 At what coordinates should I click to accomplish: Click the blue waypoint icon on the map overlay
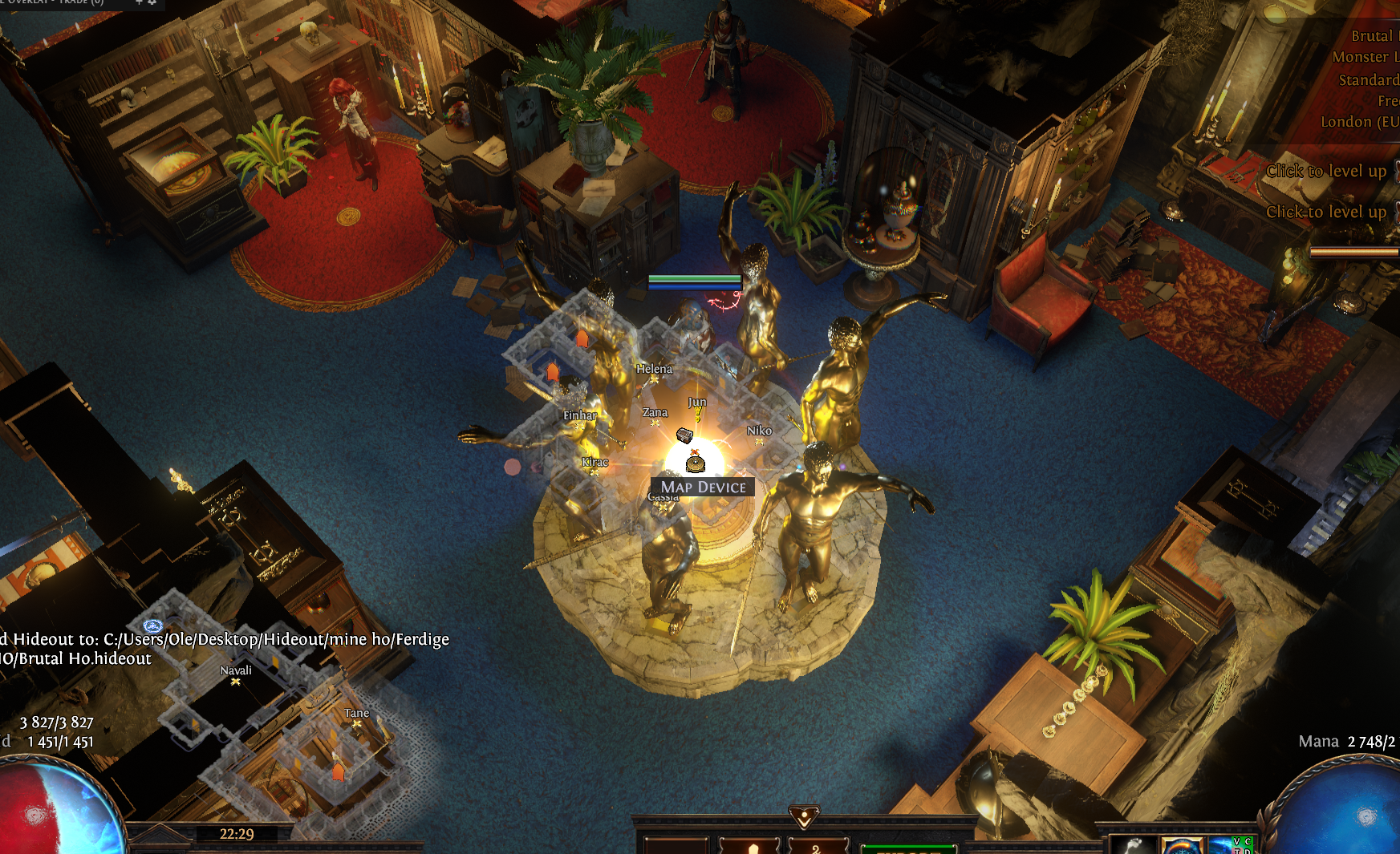tap(152, 625)
